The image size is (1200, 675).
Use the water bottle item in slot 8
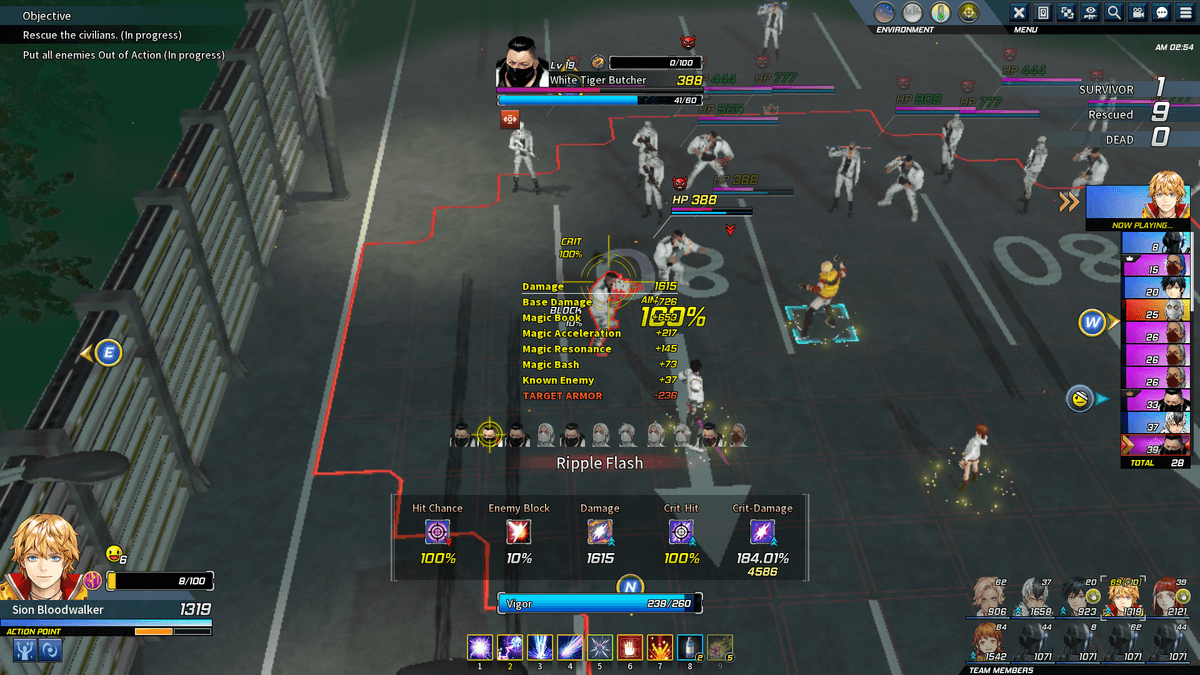point(689,647)
